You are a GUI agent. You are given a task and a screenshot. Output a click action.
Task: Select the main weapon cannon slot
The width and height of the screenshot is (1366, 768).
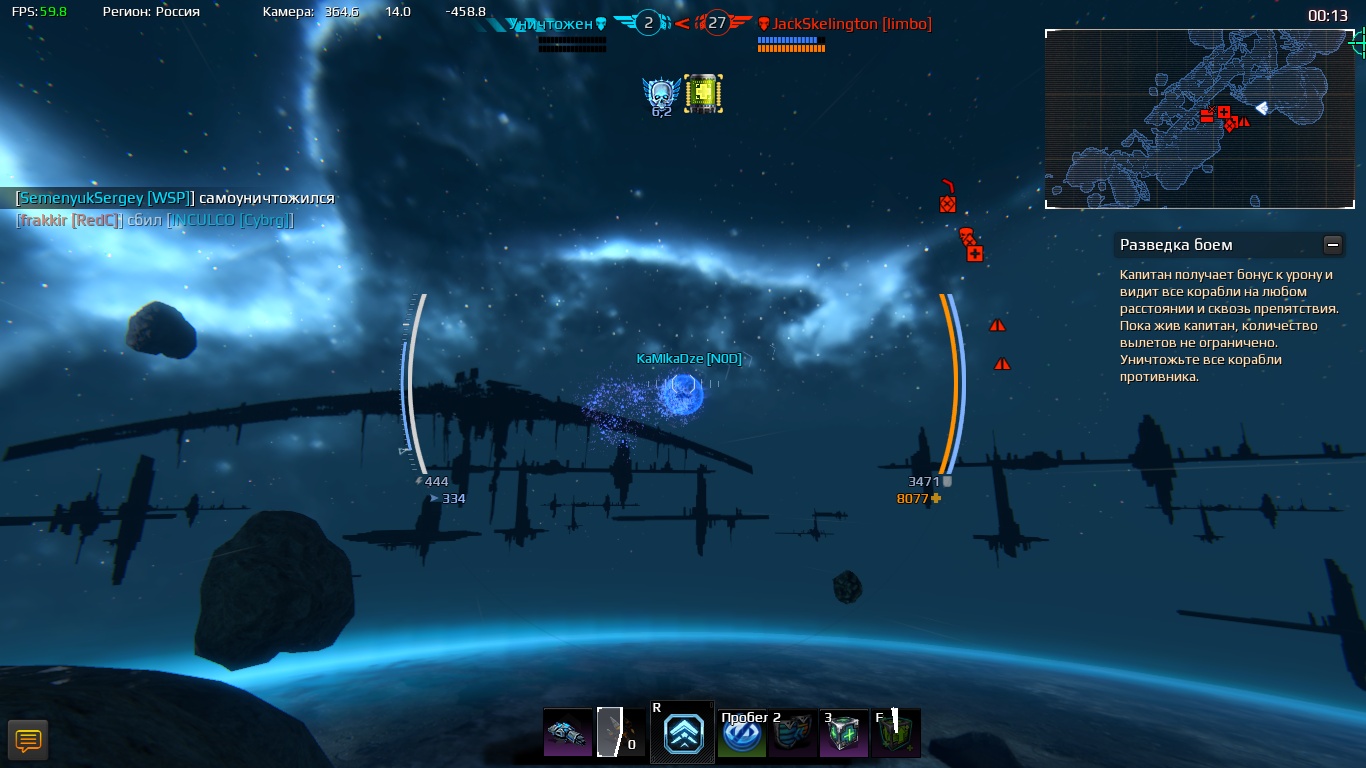click(x=568, y=733)
